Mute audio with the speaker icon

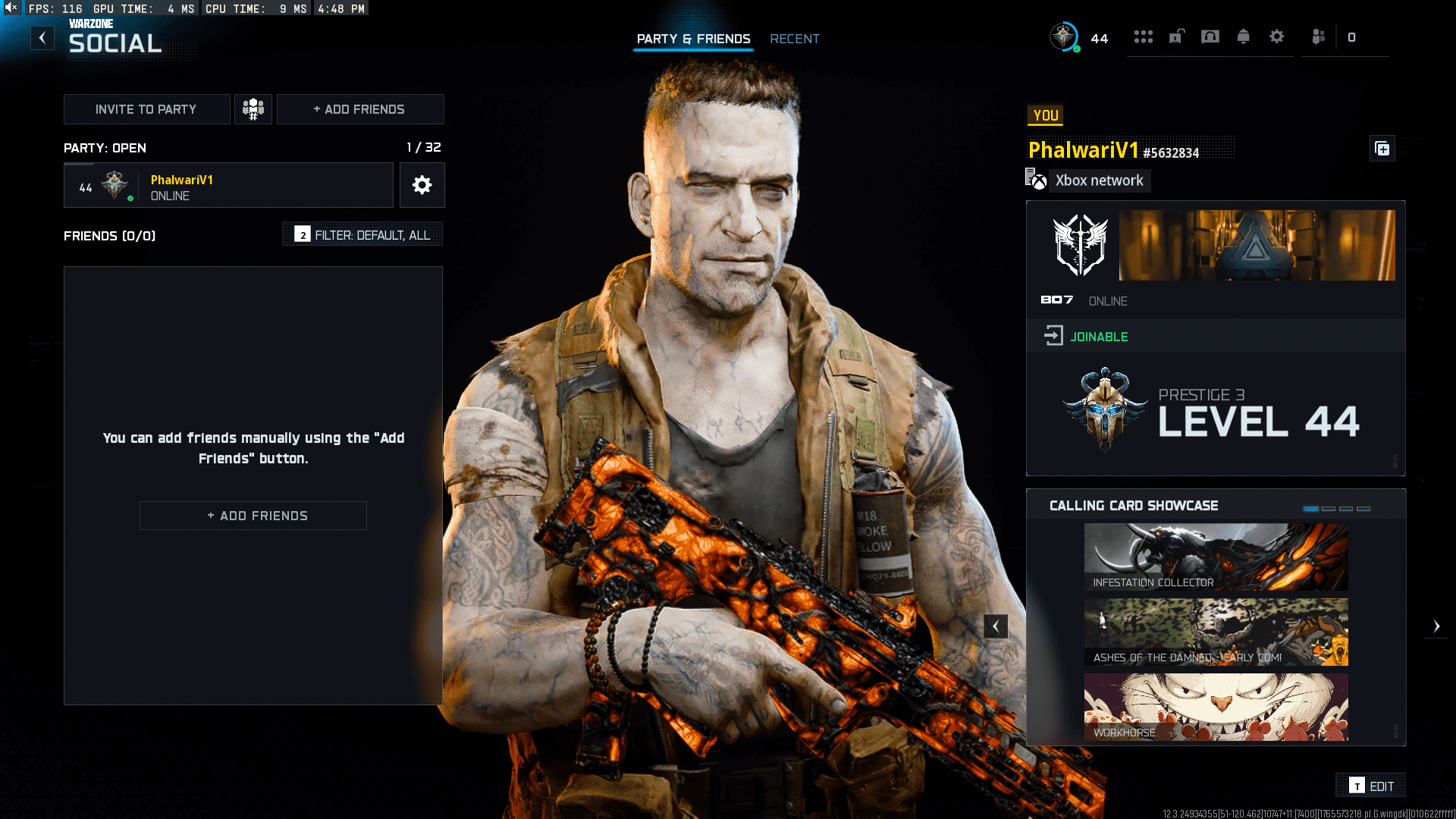click(9, 8)
